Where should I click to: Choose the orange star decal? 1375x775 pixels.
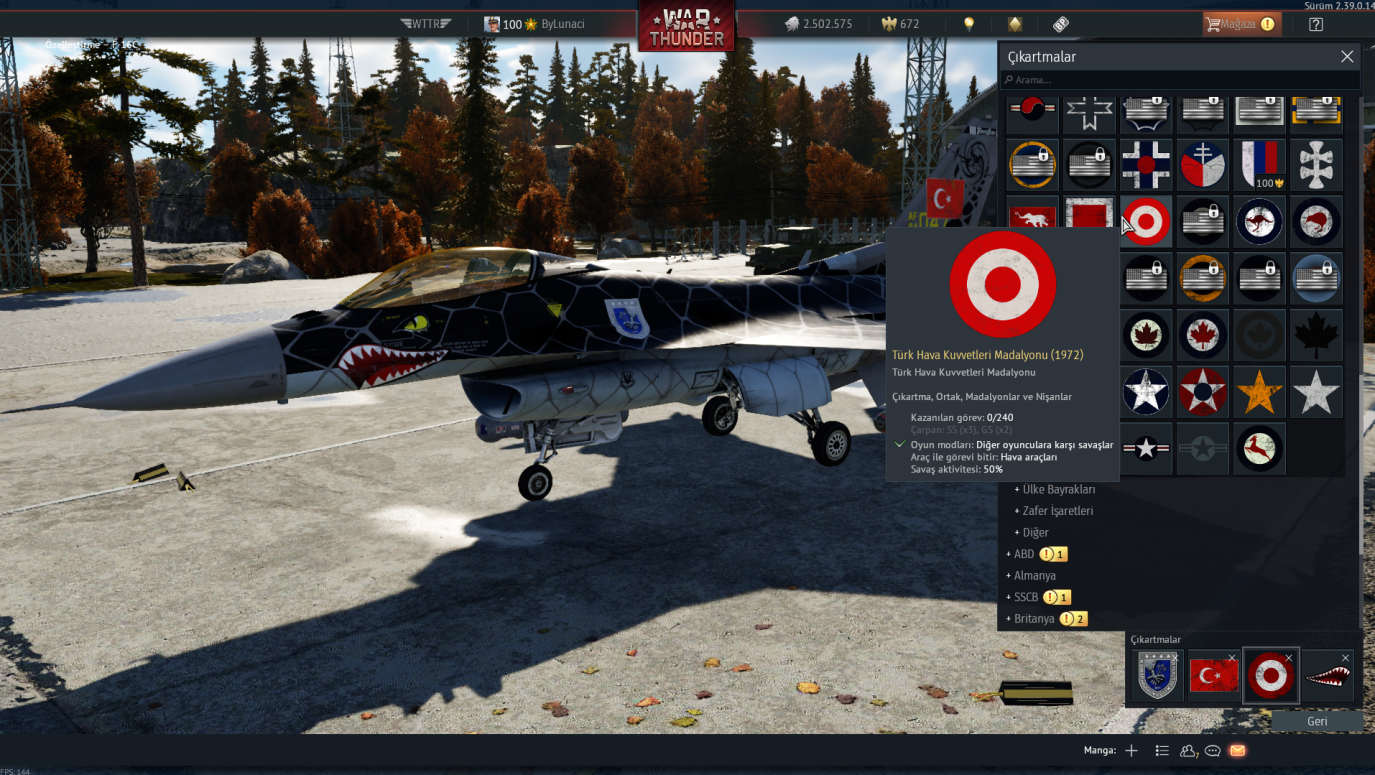coord(1259,391)
